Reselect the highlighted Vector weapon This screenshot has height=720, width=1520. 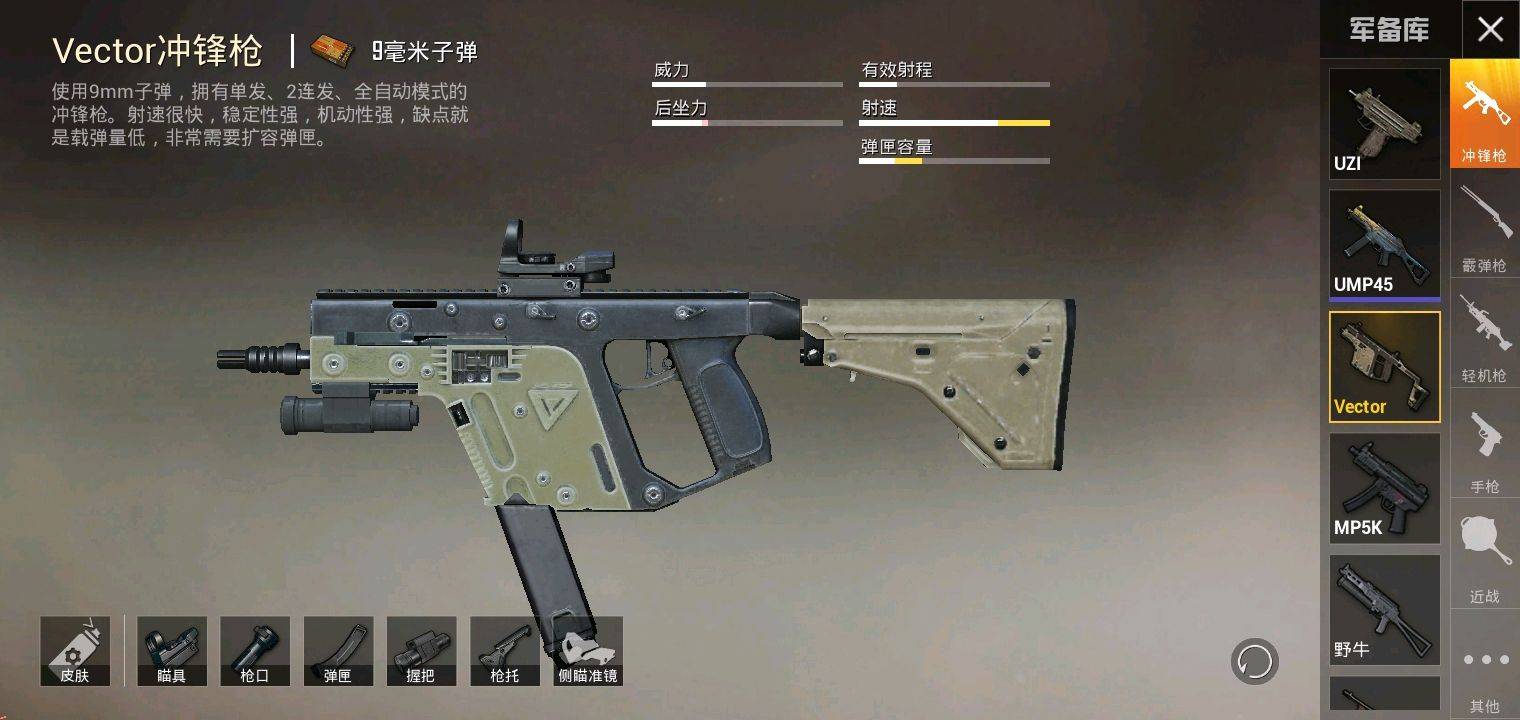(x=1384, y=365)
